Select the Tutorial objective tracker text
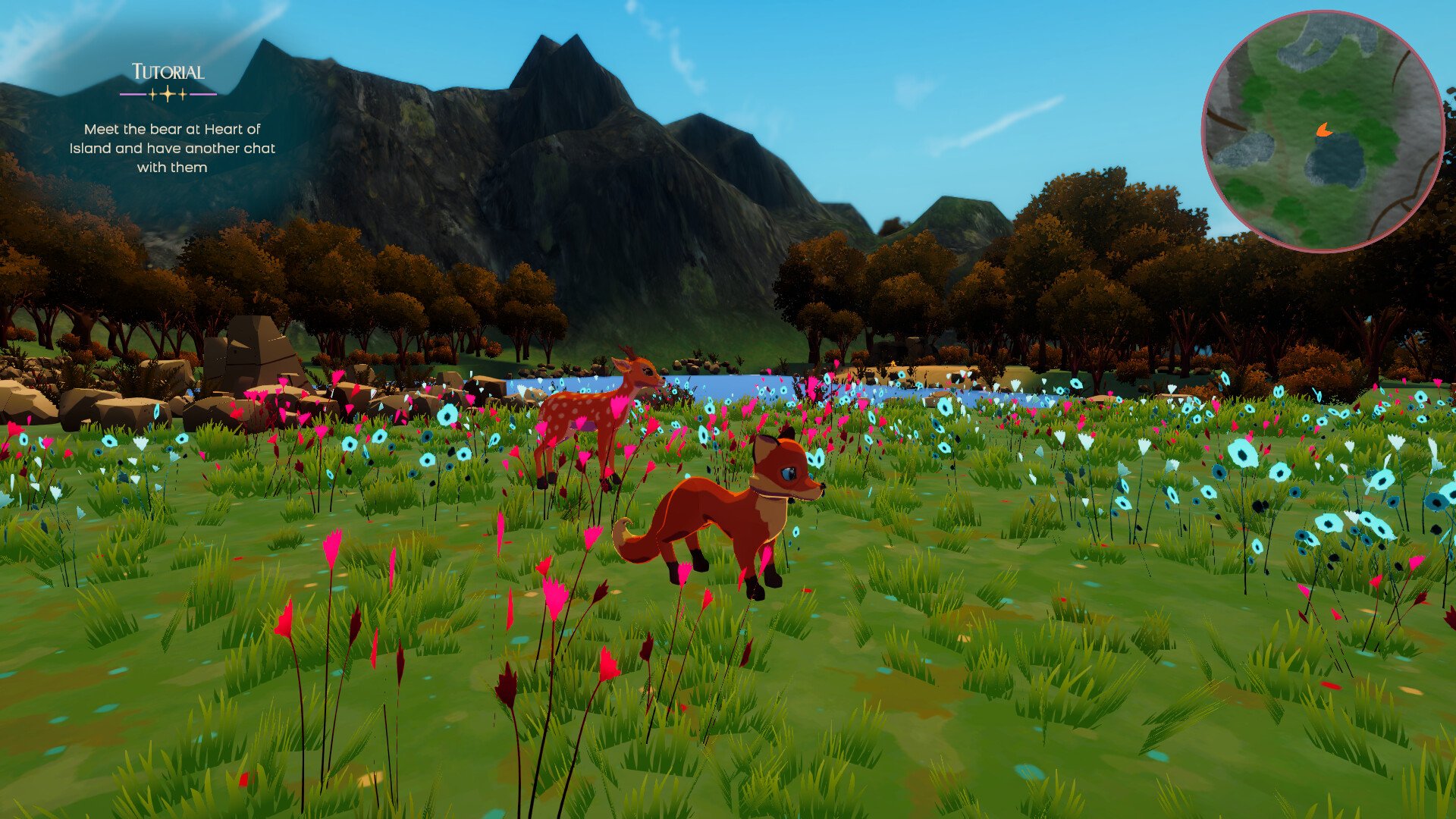The image size is (1456, 819). click(x=172, y=148)
